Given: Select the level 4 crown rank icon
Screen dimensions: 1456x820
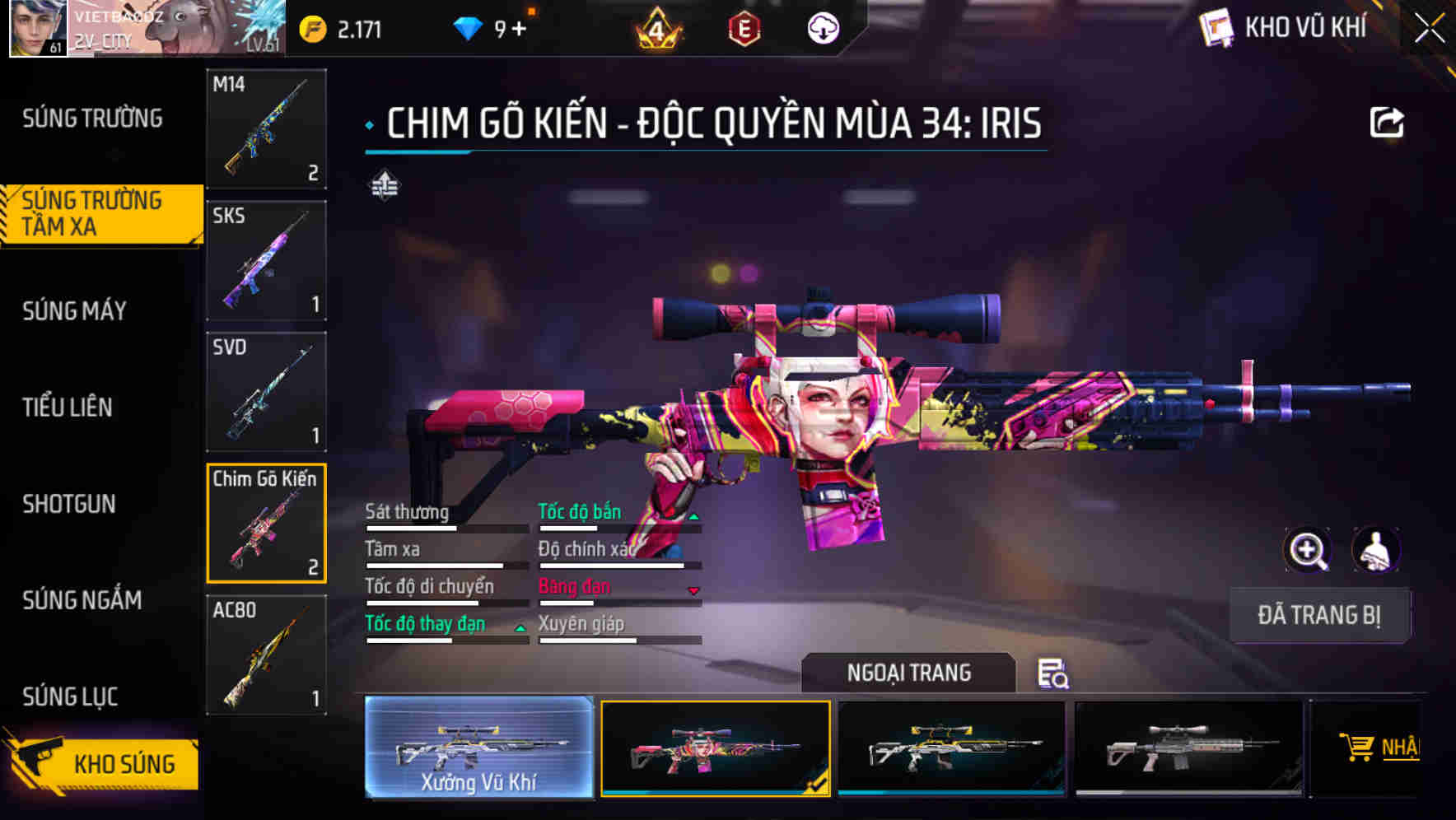Looking at the screenshot, I should point(654,29).
